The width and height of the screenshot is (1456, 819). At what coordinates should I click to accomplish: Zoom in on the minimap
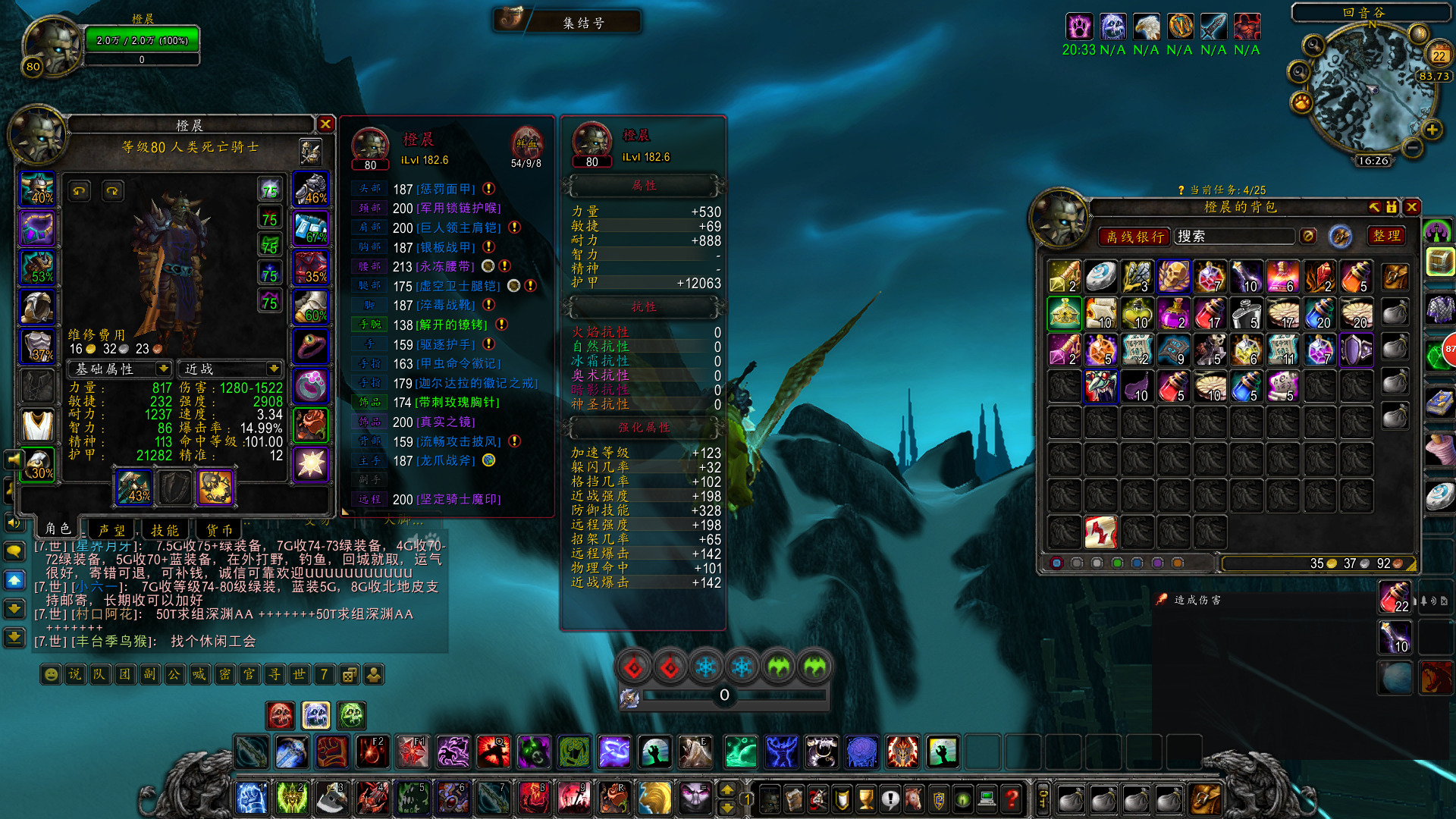point(1432,130)
